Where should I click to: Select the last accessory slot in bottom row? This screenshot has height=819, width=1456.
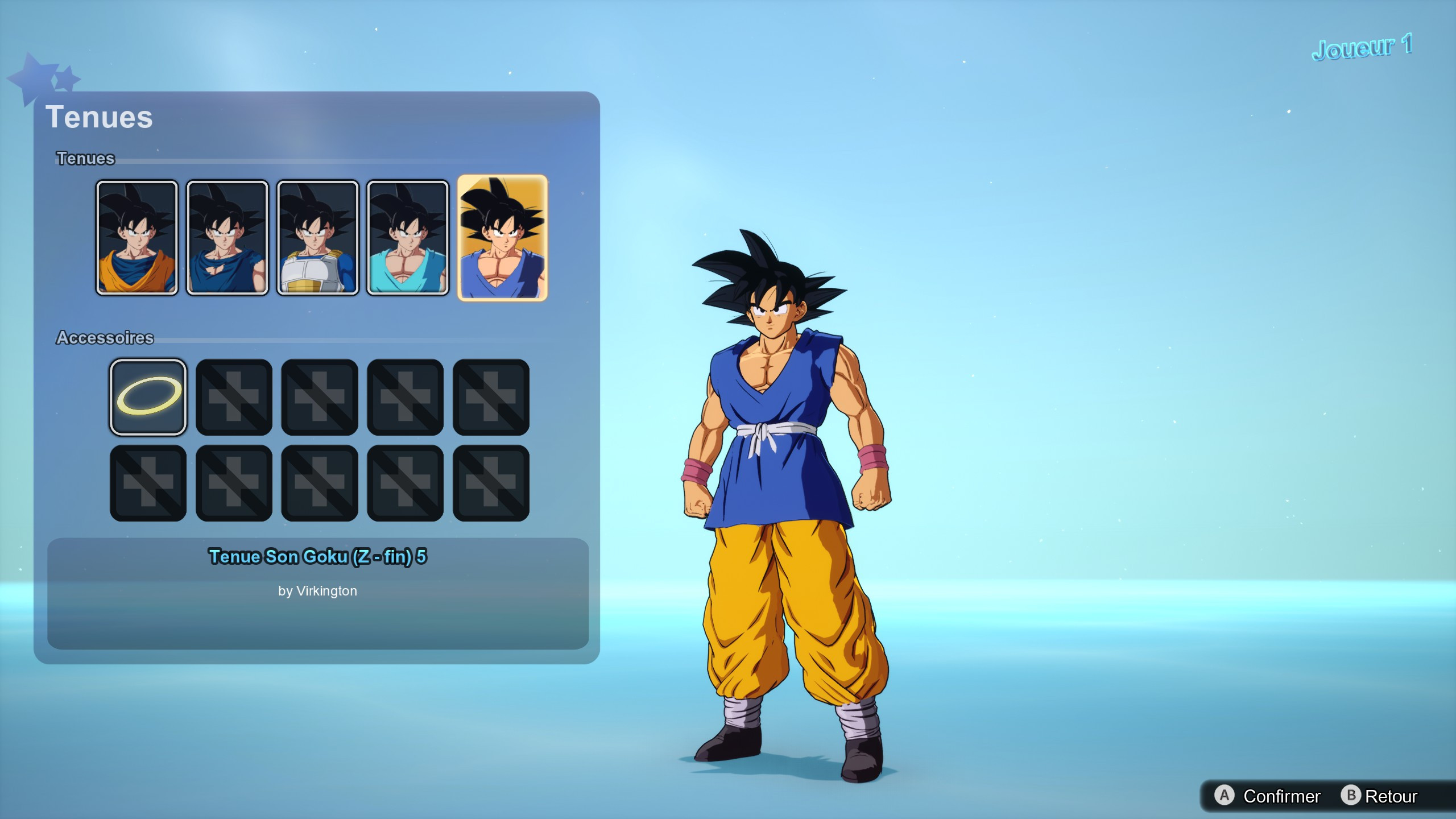tap(491, 482)
